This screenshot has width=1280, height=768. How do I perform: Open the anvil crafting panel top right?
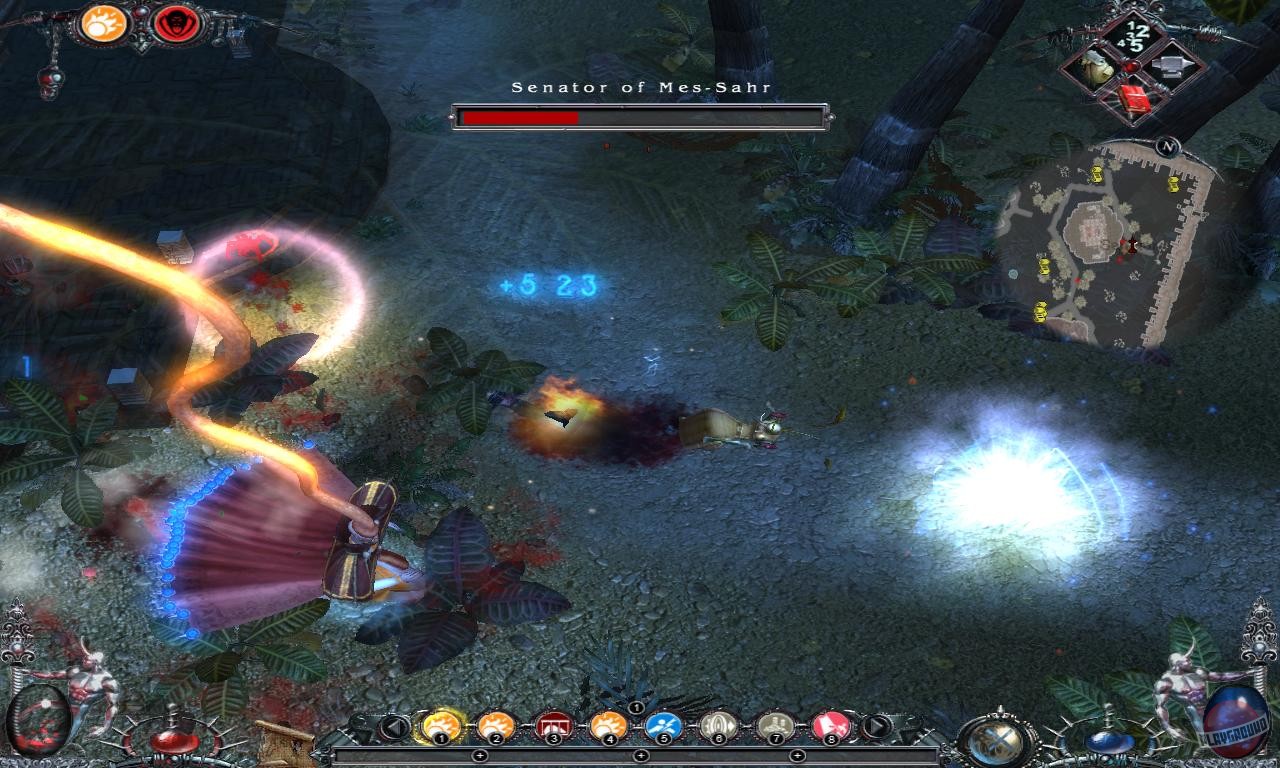coord(1172,66)
